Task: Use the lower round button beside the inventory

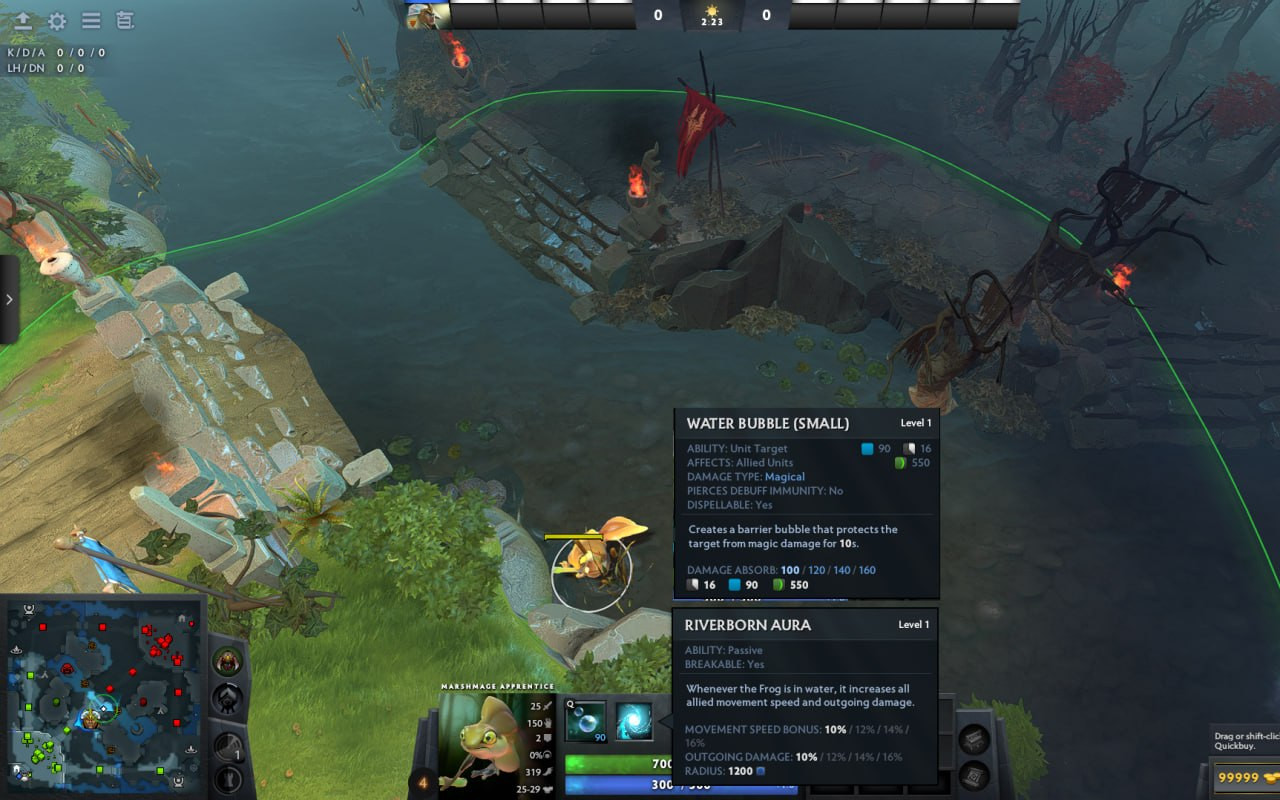Action: 974,775
